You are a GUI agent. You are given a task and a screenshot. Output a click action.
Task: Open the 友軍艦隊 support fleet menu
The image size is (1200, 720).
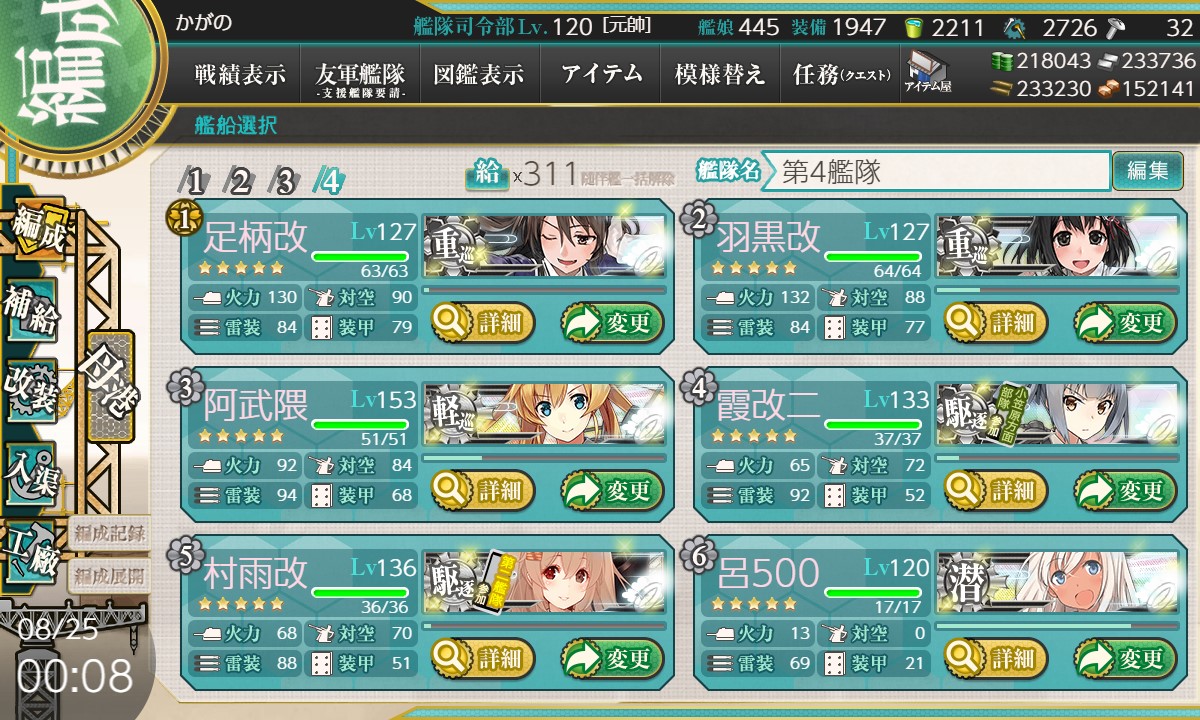click(359, 75)
